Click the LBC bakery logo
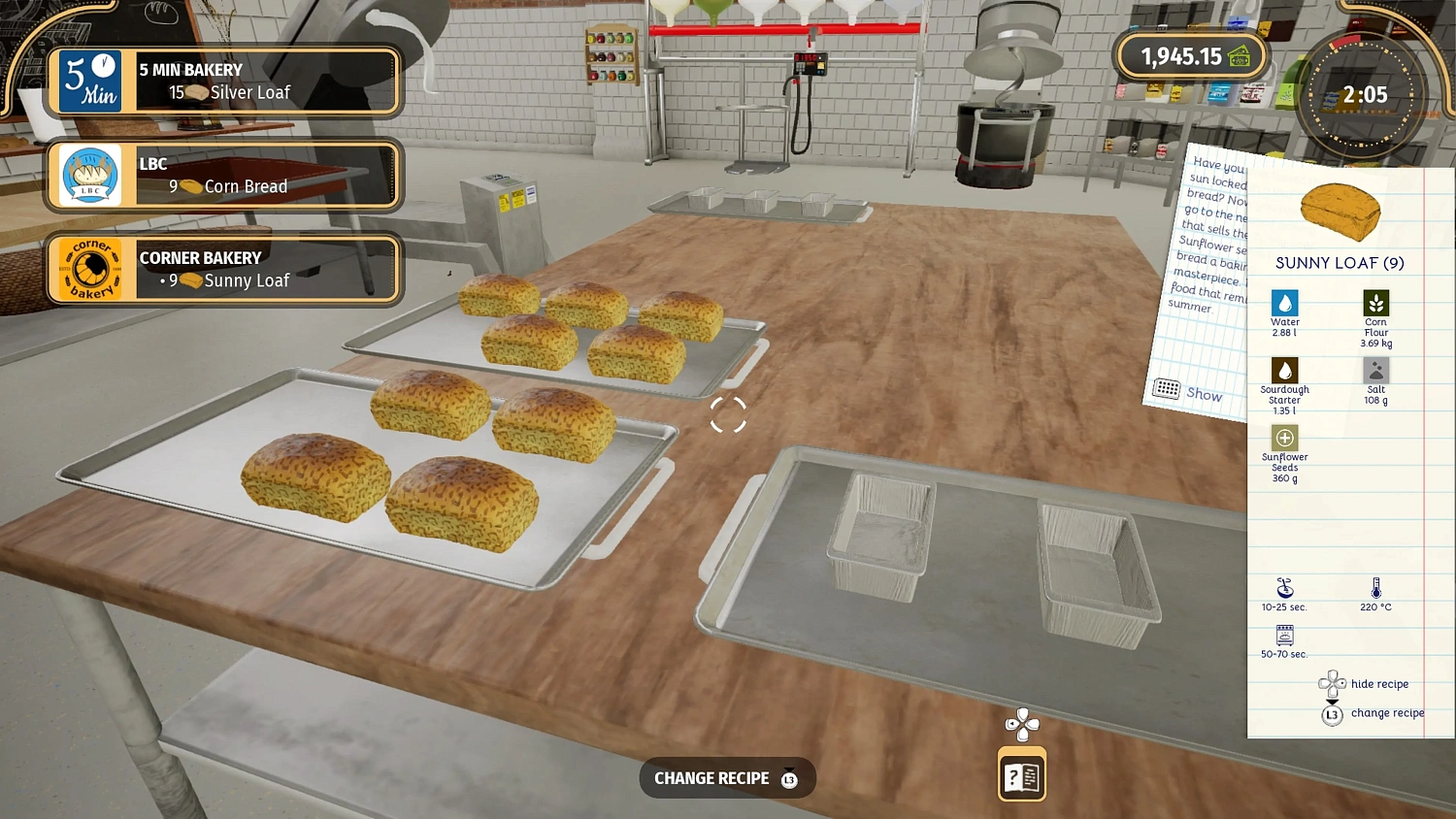The width and height of the screenshot is (1456, 819). (x=89, y=176)
